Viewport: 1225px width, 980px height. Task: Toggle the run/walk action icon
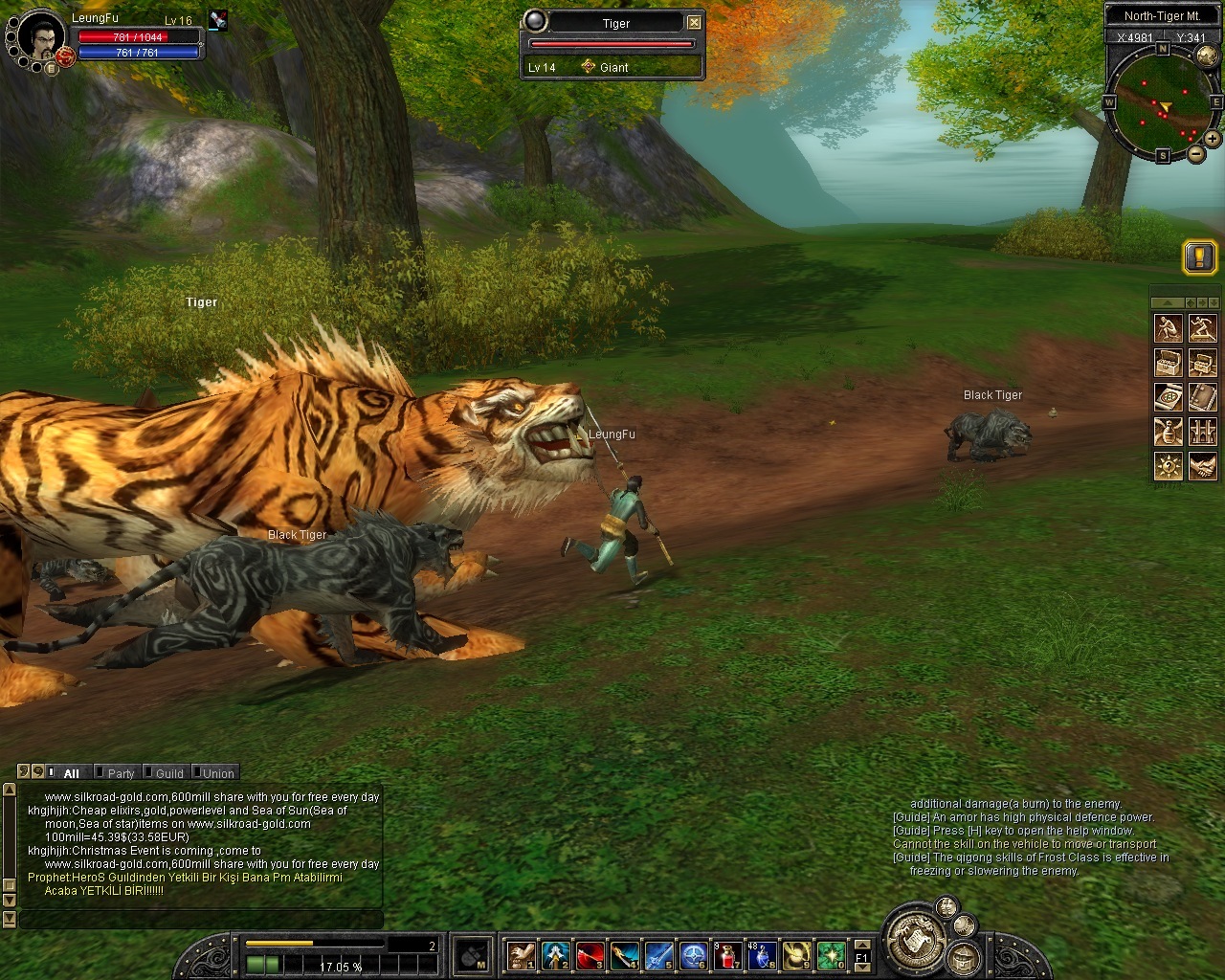pyautogui.click(x=1202, y=329)
